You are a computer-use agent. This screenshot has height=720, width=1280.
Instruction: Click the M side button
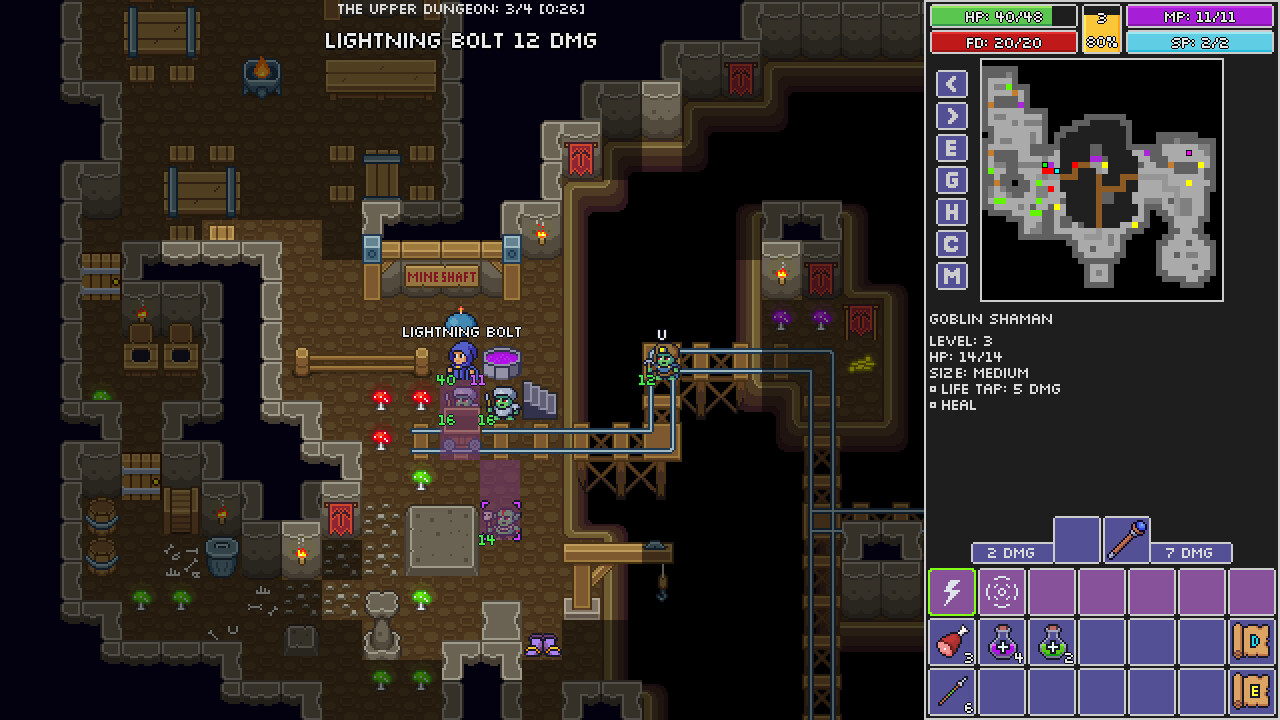(951, 276)
